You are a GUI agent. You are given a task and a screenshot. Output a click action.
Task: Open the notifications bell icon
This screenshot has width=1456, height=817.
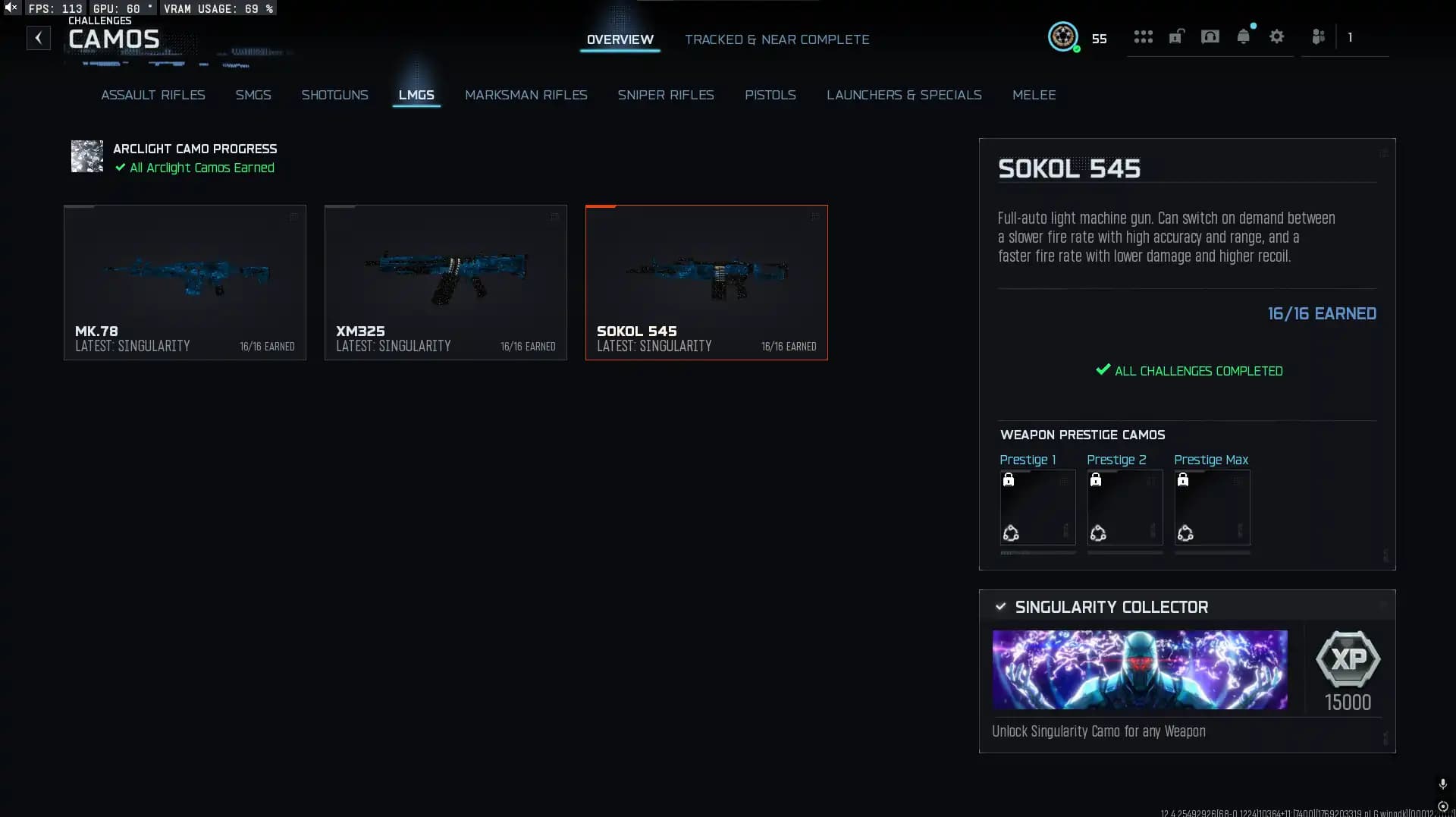[1244, 36]
